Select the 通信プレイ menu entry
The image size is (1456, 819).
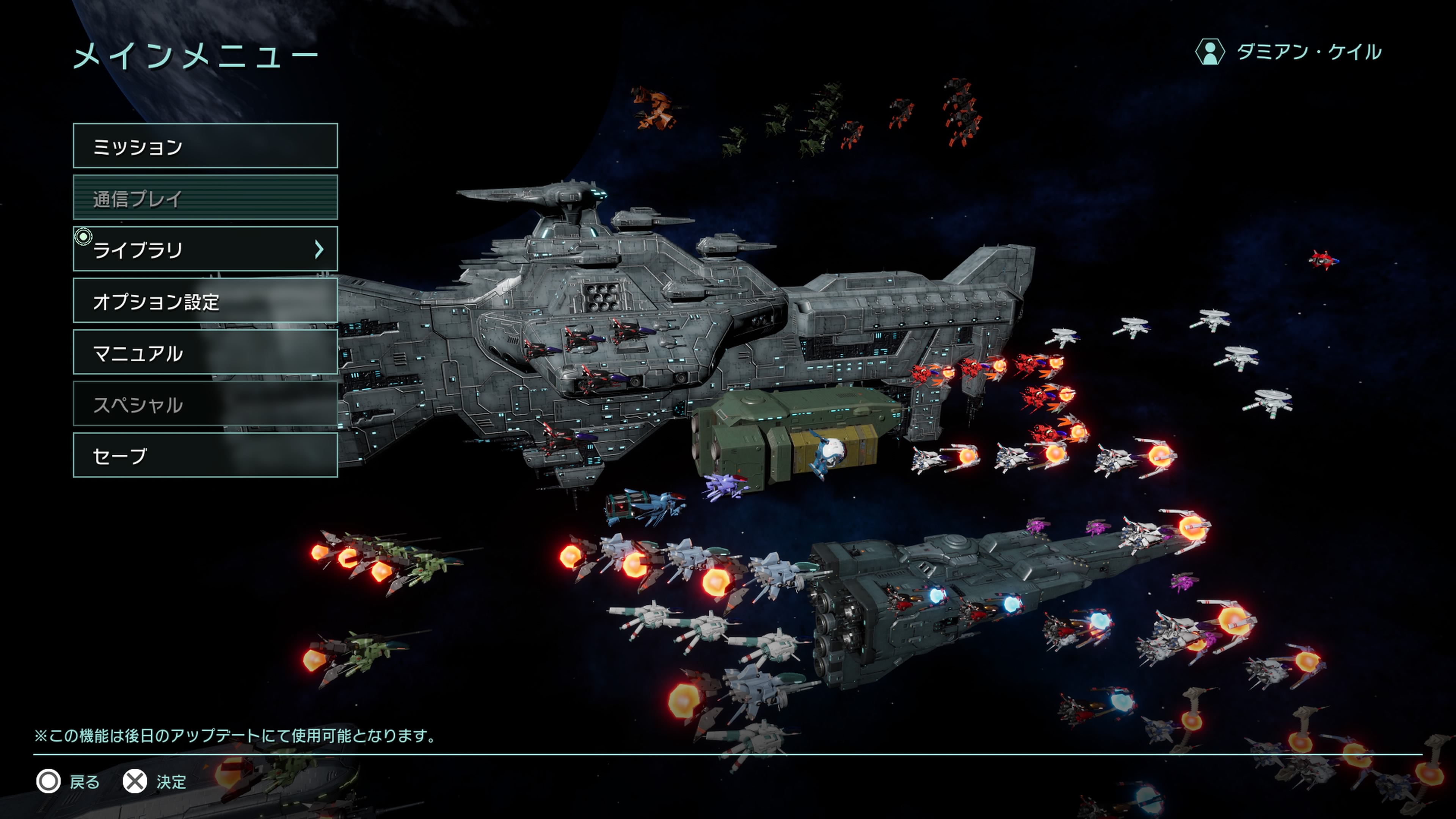pyautogui.click(x=205, y=197)
